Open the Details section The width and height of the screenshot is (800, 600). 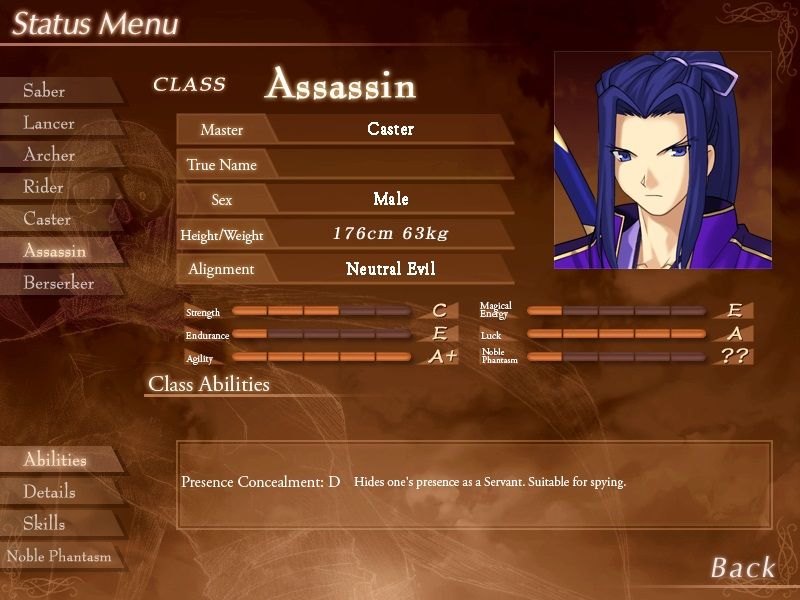click(49, 492)
